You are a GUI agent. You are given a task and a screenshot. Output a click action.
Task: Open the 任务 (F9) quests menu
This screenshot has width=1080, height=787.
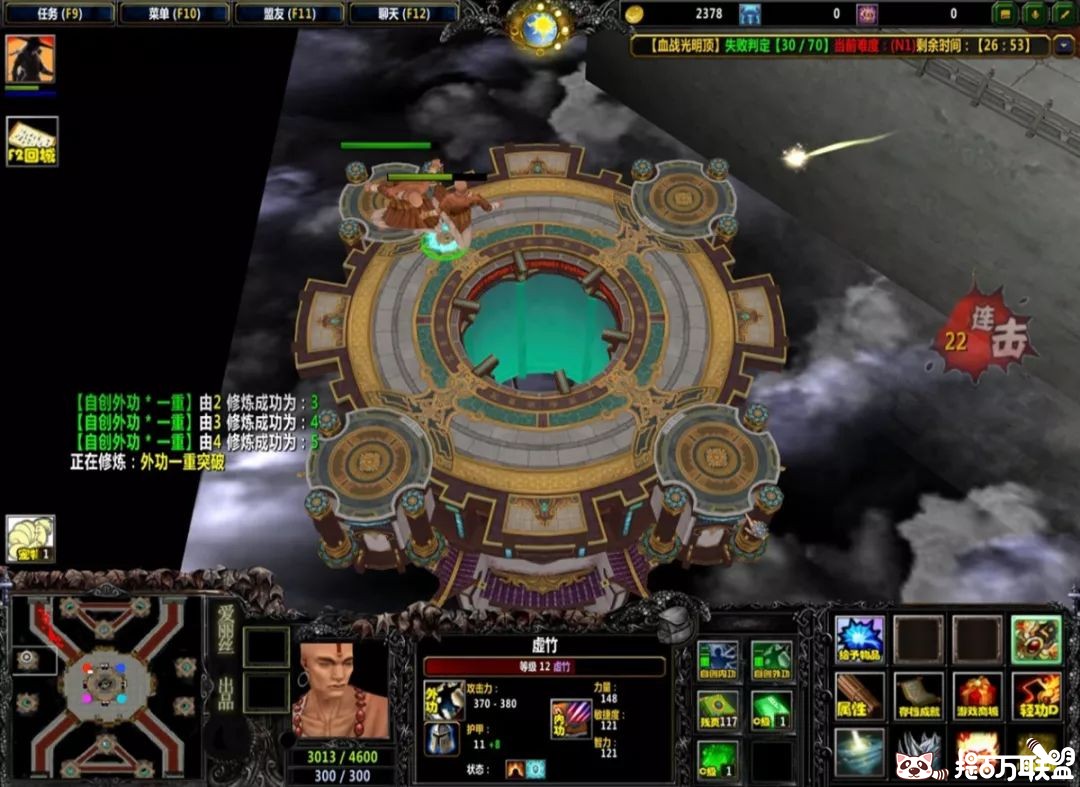click(59, 14)
